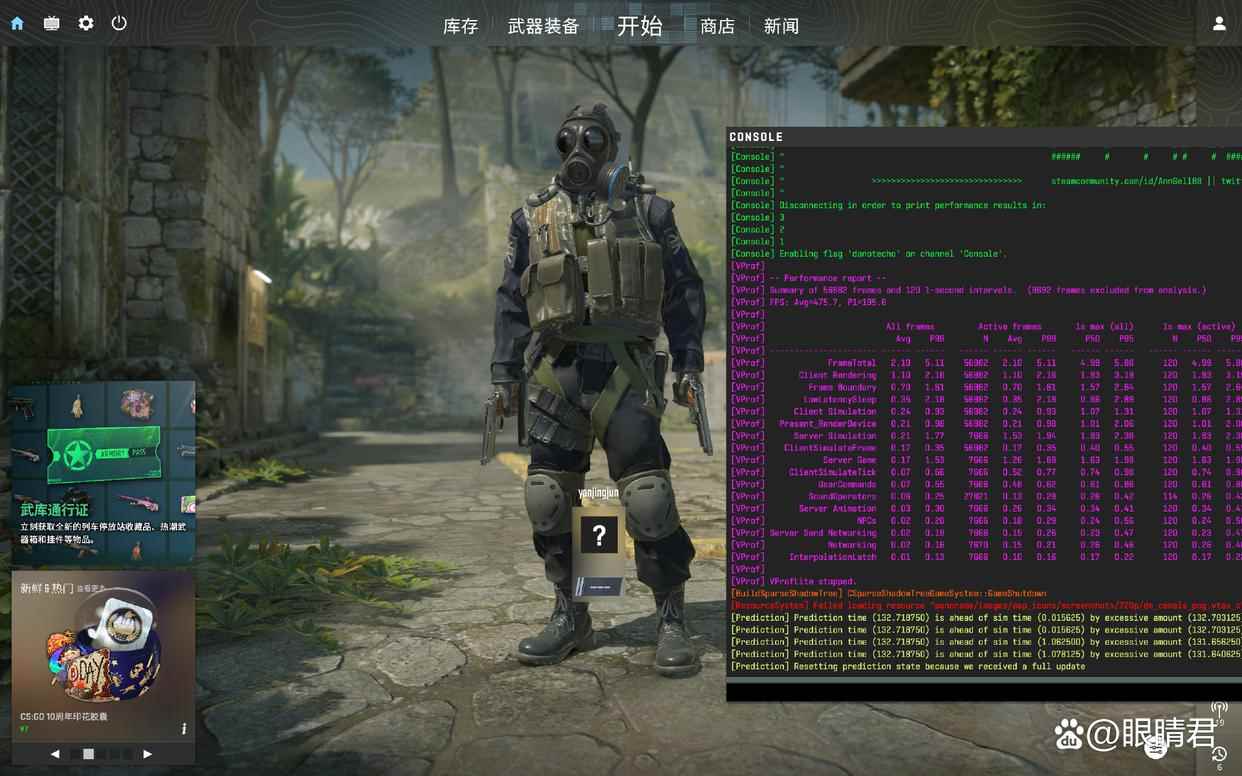Viewport: 1242px width, 776px height.
Task: Go to the home dashboard icon
Action: (17, 23)
